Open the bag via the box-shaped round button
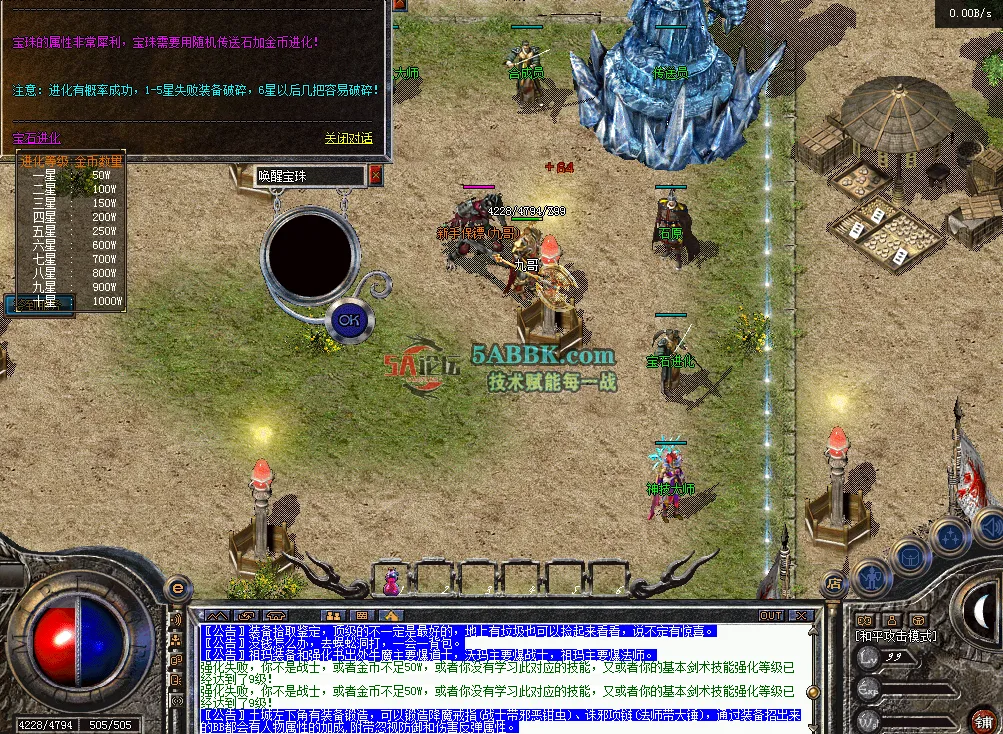The image size is (1003, 734). tap(911, 555)
